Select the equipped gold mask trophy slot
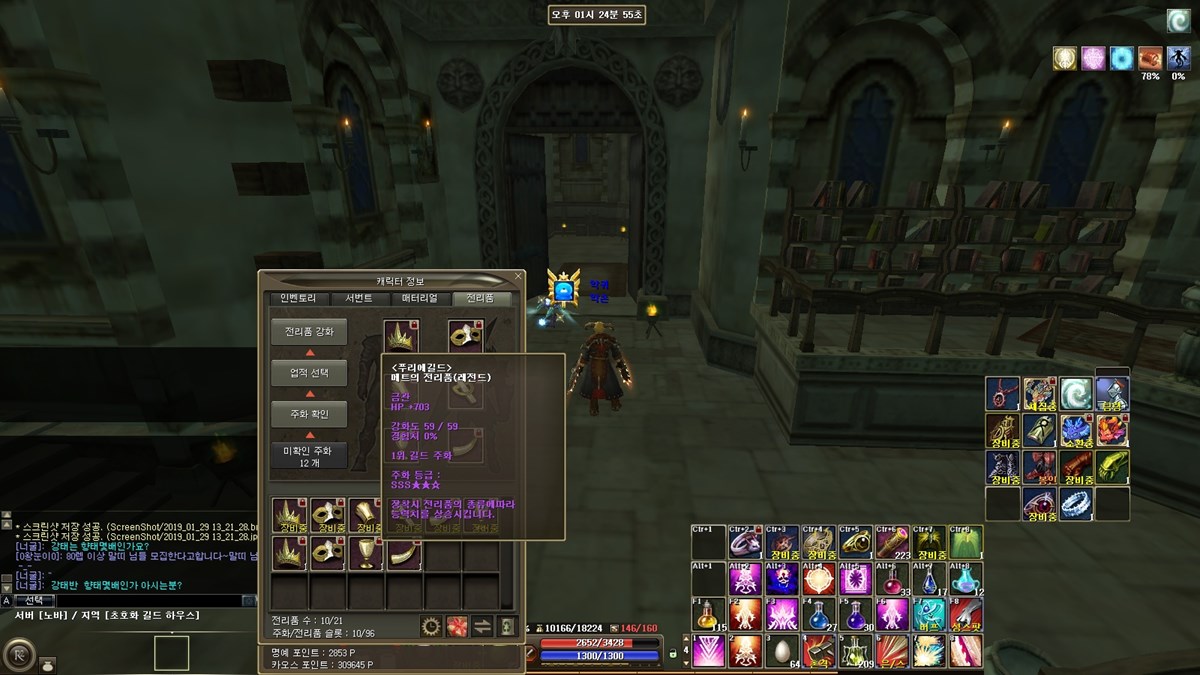1200x675 pixels. click(x=465, y=336)
